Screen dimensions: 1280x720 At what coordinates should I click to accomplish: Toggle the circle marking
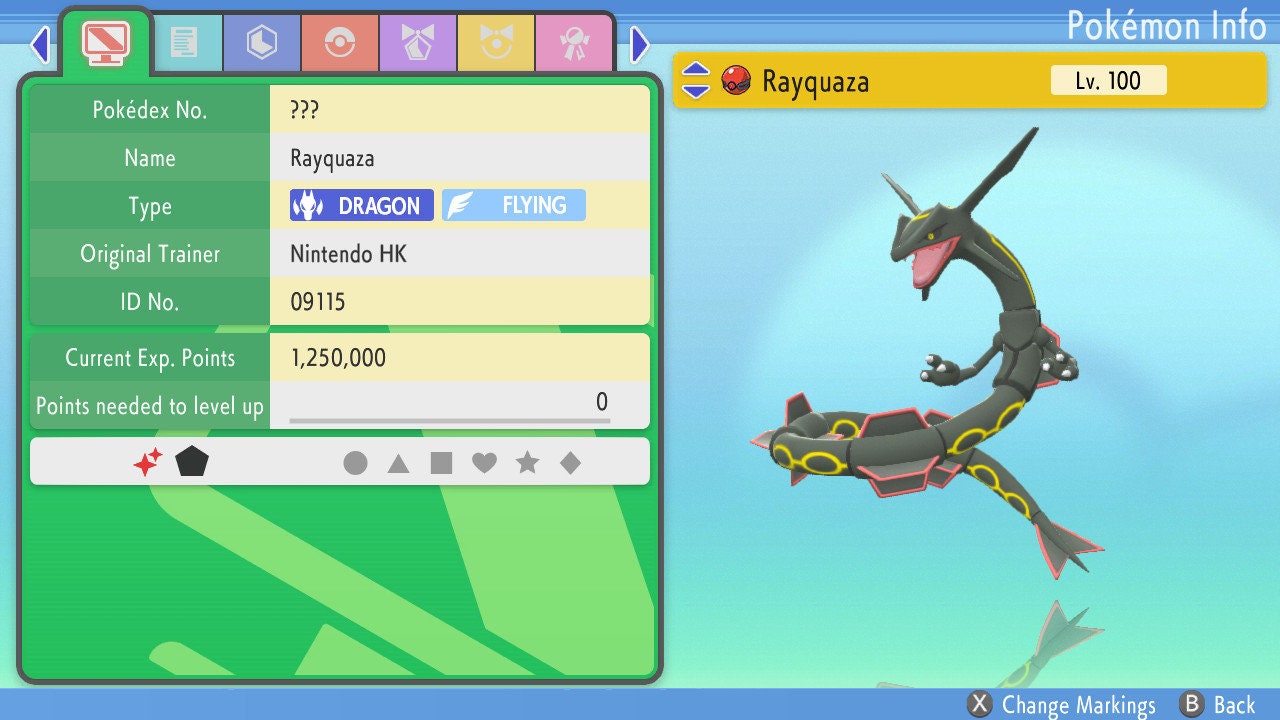point(355,463)
